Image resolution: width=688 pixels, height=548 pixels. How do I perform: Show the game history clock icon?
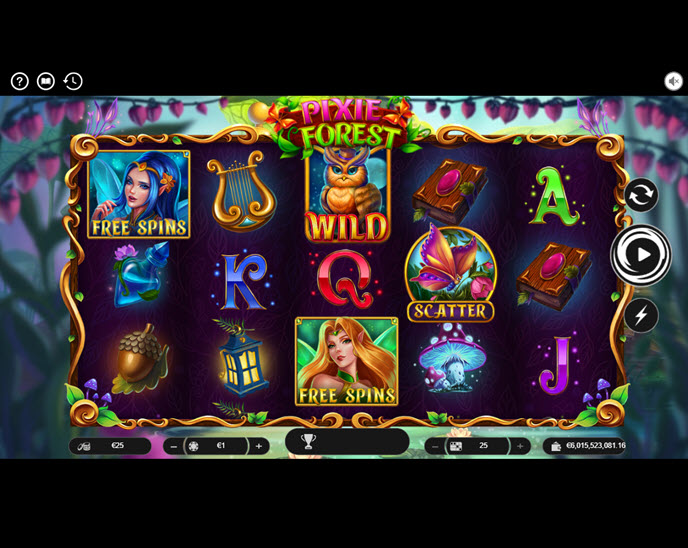point(73,82)
